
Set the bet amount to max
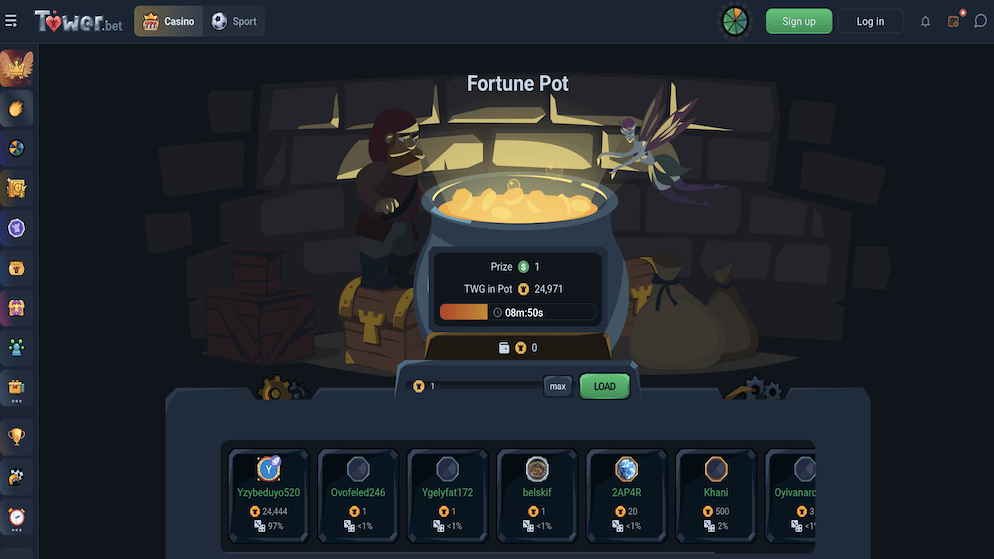click(x=558, y=386)
